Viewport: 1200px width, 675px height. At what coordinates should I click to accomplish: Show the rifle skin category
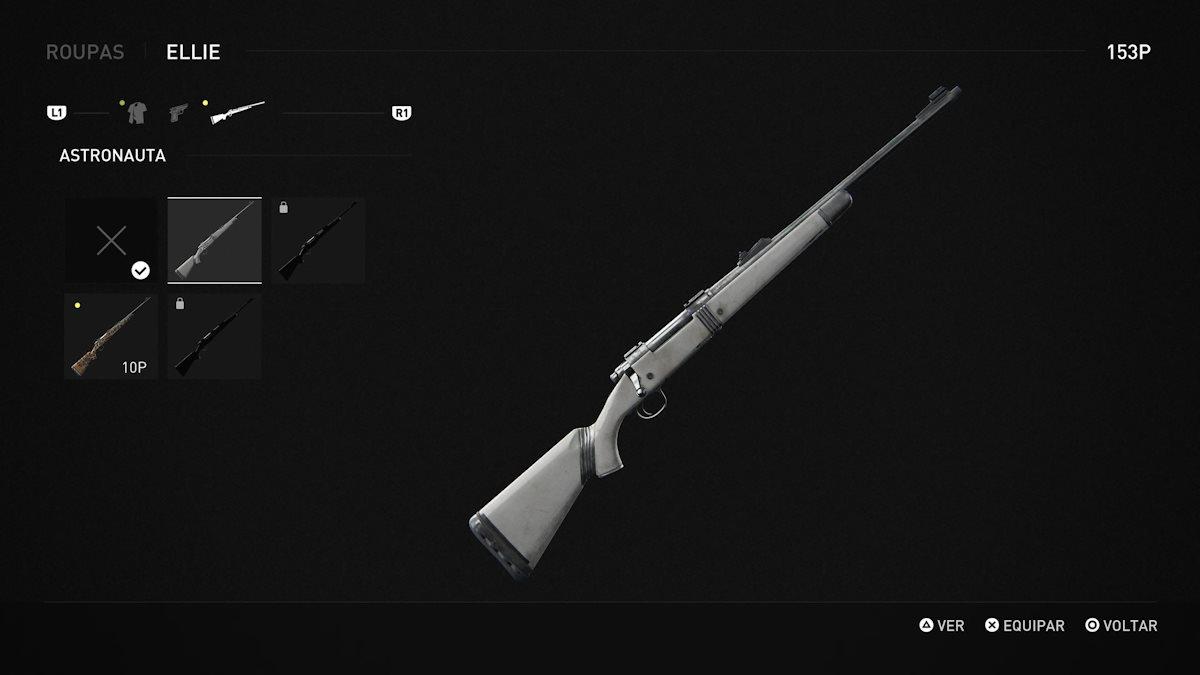(237, 112)
